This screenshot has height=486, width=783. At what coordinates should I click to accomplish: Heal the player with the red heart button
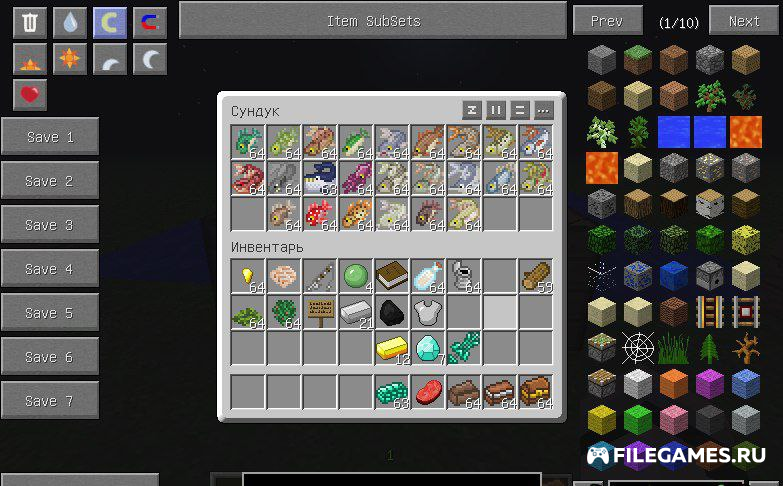[29, 95]
